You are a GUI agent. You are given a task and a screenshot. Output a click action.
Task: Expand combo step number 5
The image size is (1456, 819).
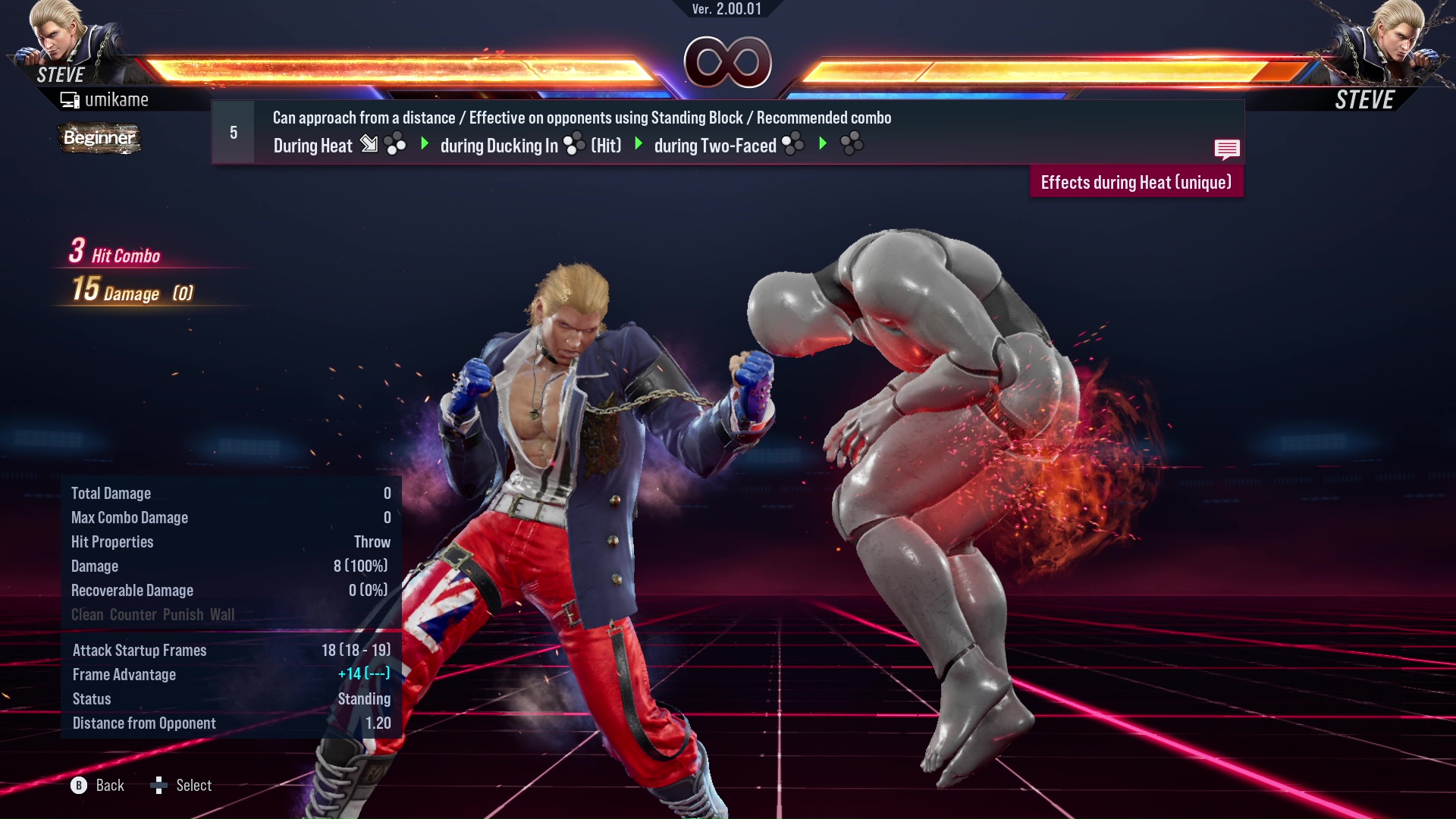(232, 131)
